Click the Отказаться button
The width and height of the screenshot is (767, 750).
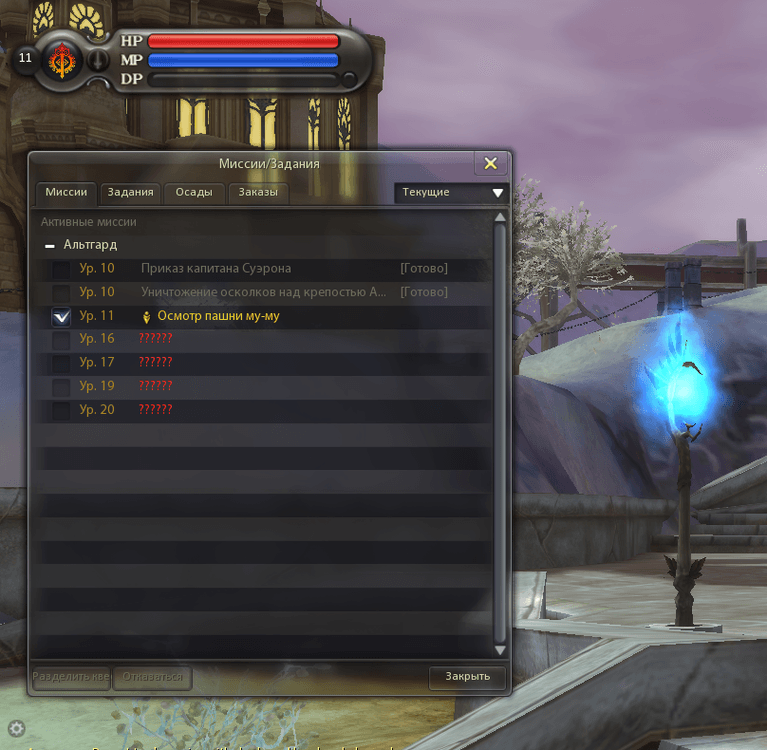point(152,677)
